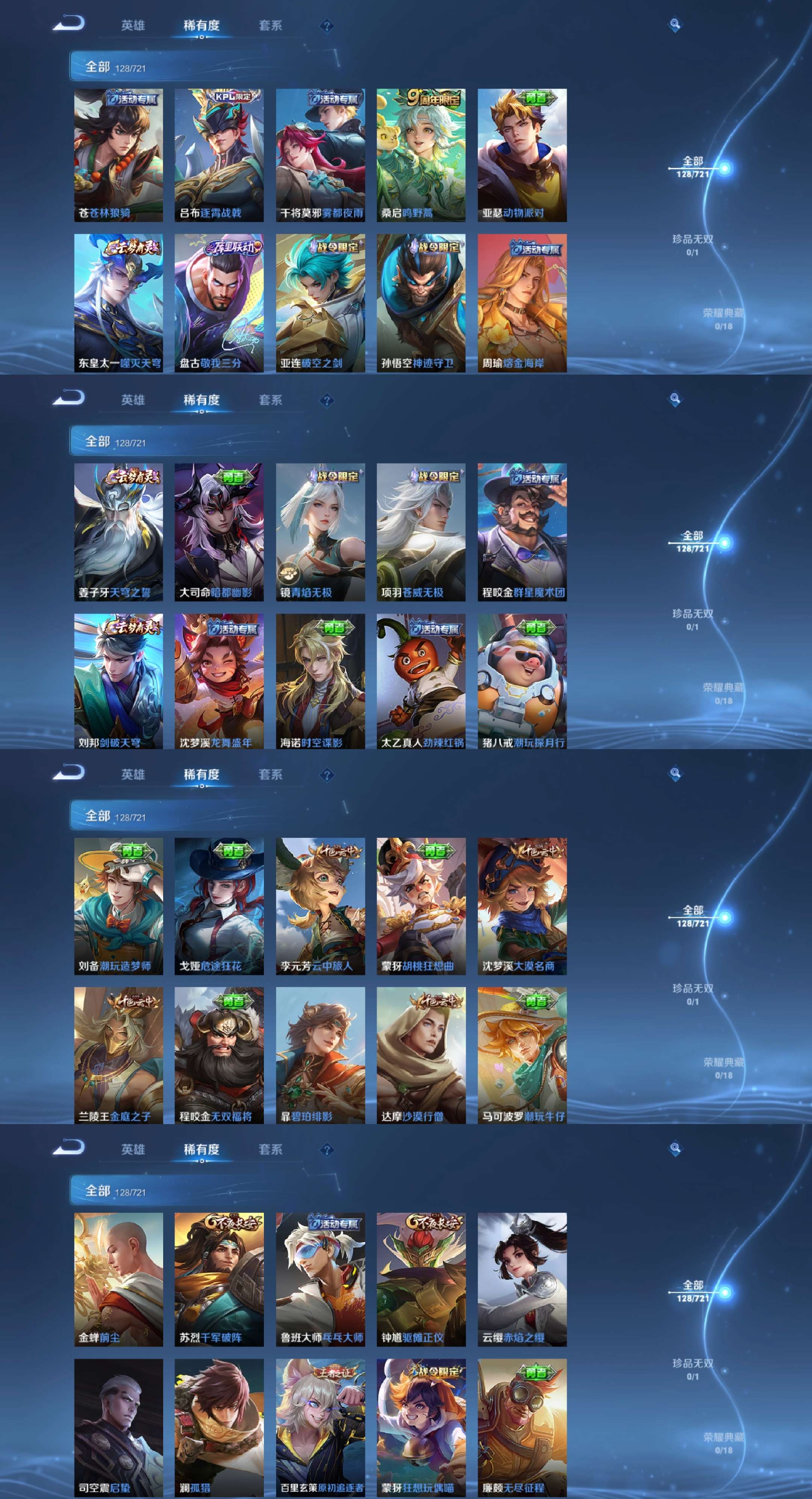Pick the 周瑜 熔金海岸 skin card
The image size is (812, 1499).
pos(522,303)
